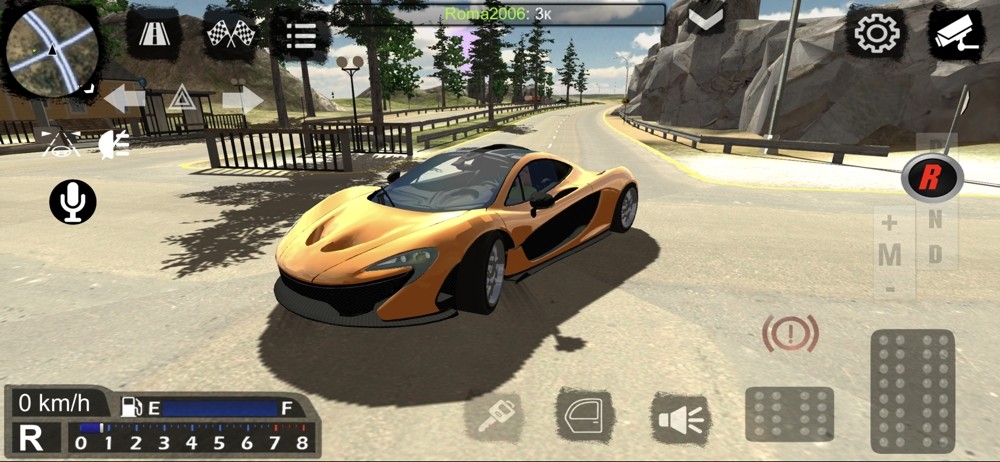Enable voice chat microphone
Viewport: 1000px width, 462px height.
73,202
